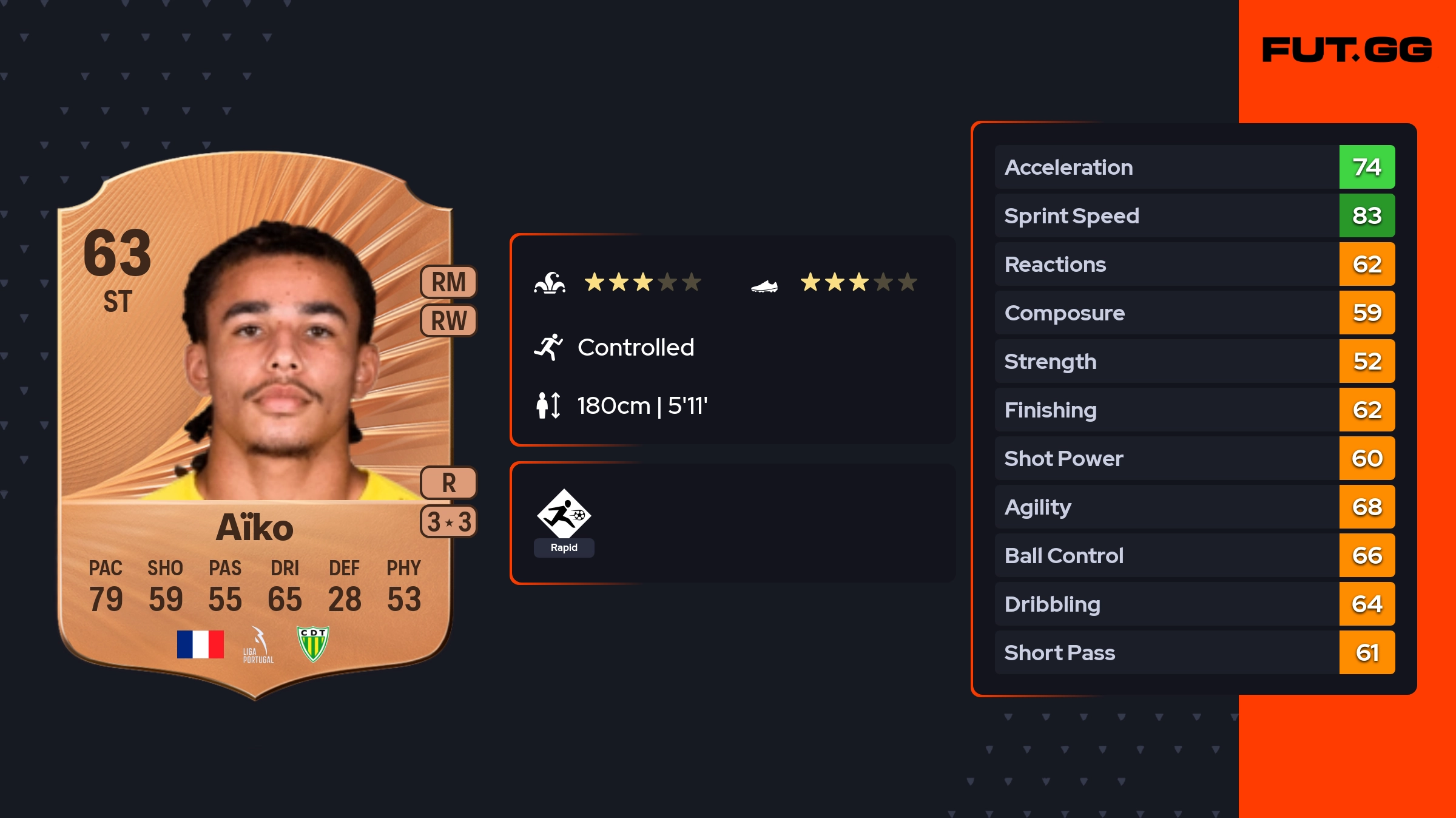Viewport: 1456px width, 818px height.
Task: Select the Aïko player card
Action: (x=255, y=425)
